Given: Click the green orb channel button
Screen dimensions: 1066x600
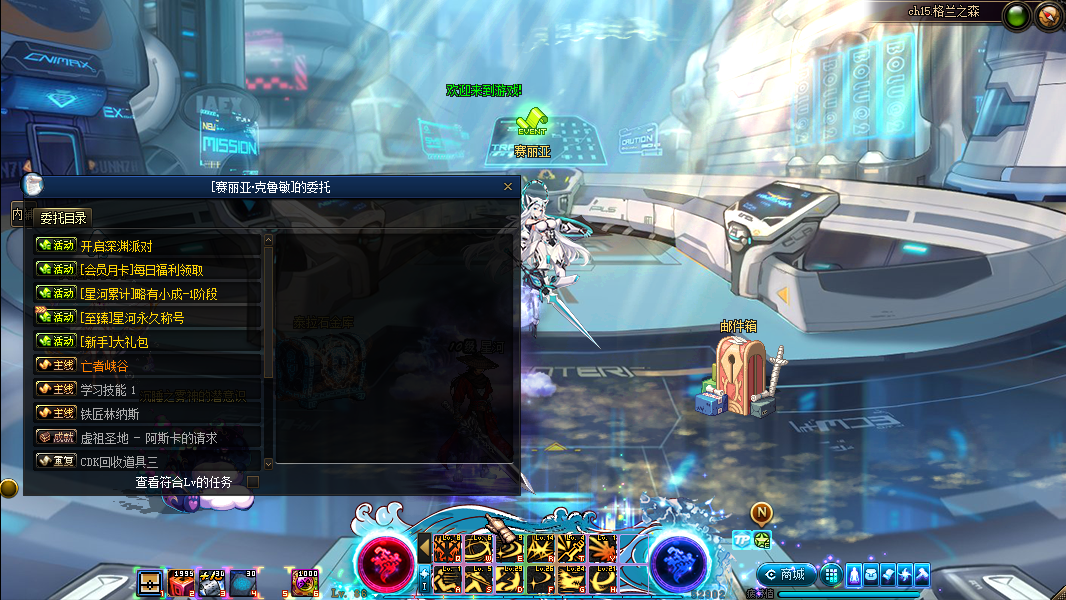Looking at the screenshot, I should (1018, 16).
